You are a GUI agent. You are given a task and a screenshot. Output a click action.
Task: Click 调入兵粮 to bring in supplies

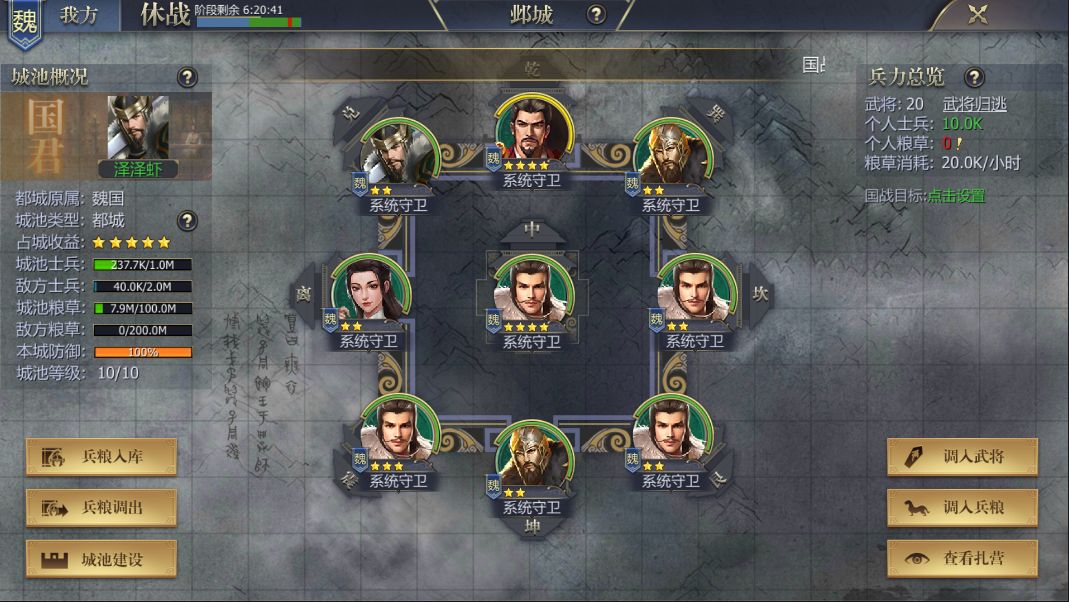tap(962, 508)
